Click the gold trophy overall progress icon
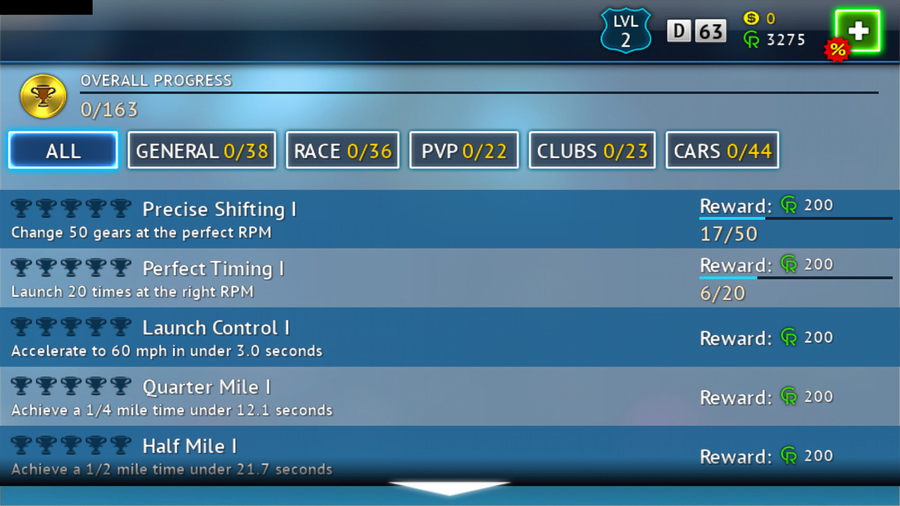900x506 pixels. (43, 95)
